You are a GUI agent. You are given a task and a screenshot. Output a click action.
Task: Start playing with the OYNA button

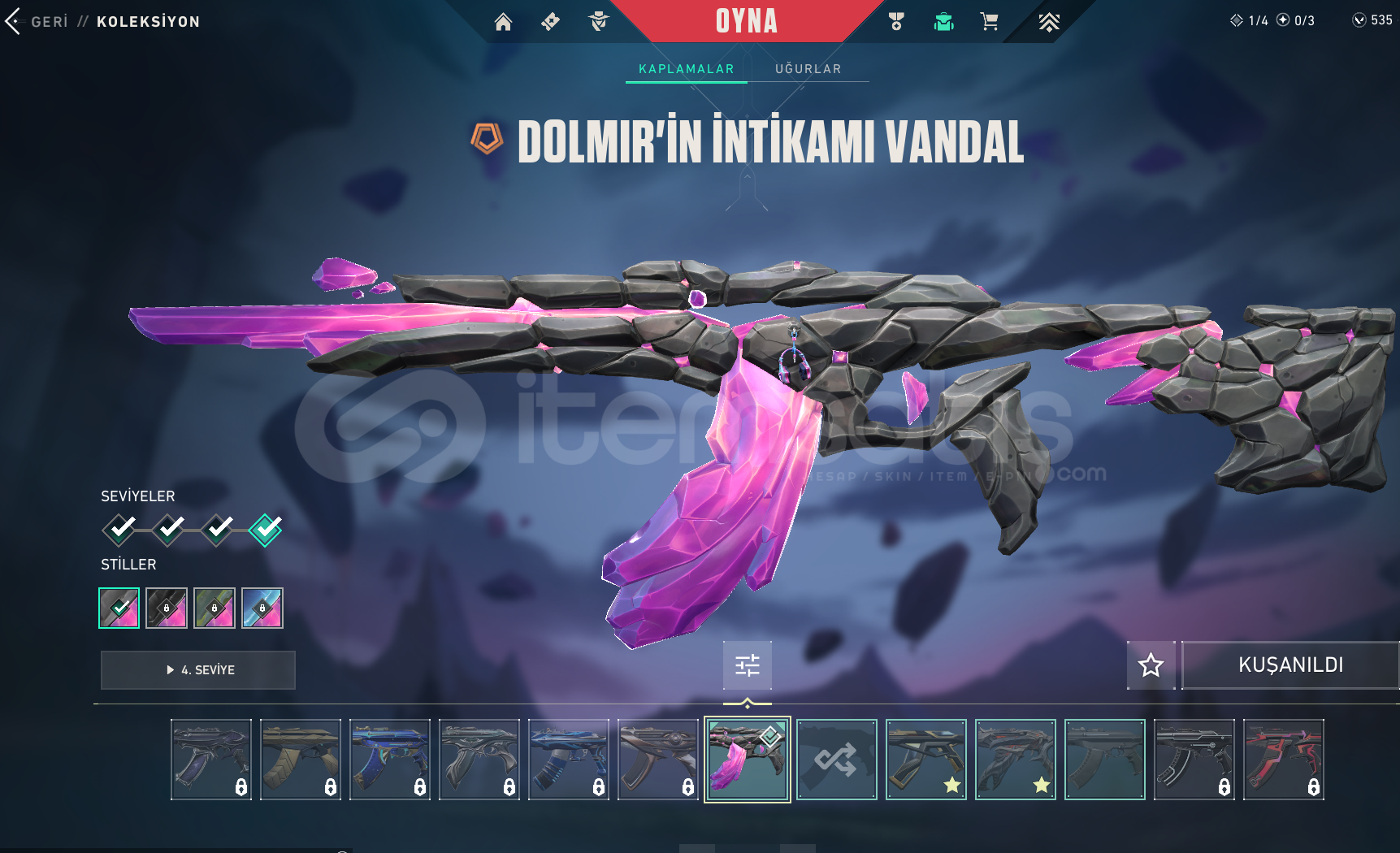(746, 21)
